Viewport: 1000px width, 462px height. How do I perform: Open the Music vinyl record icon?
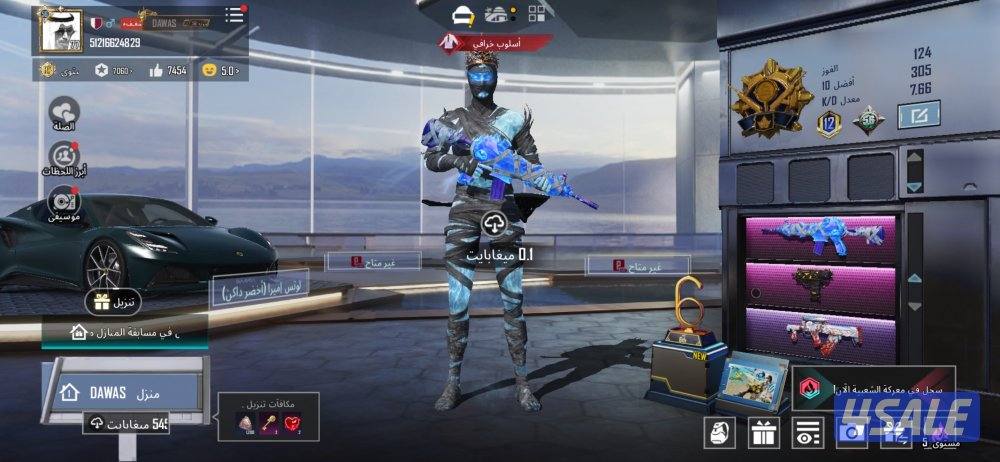point(64,201)
